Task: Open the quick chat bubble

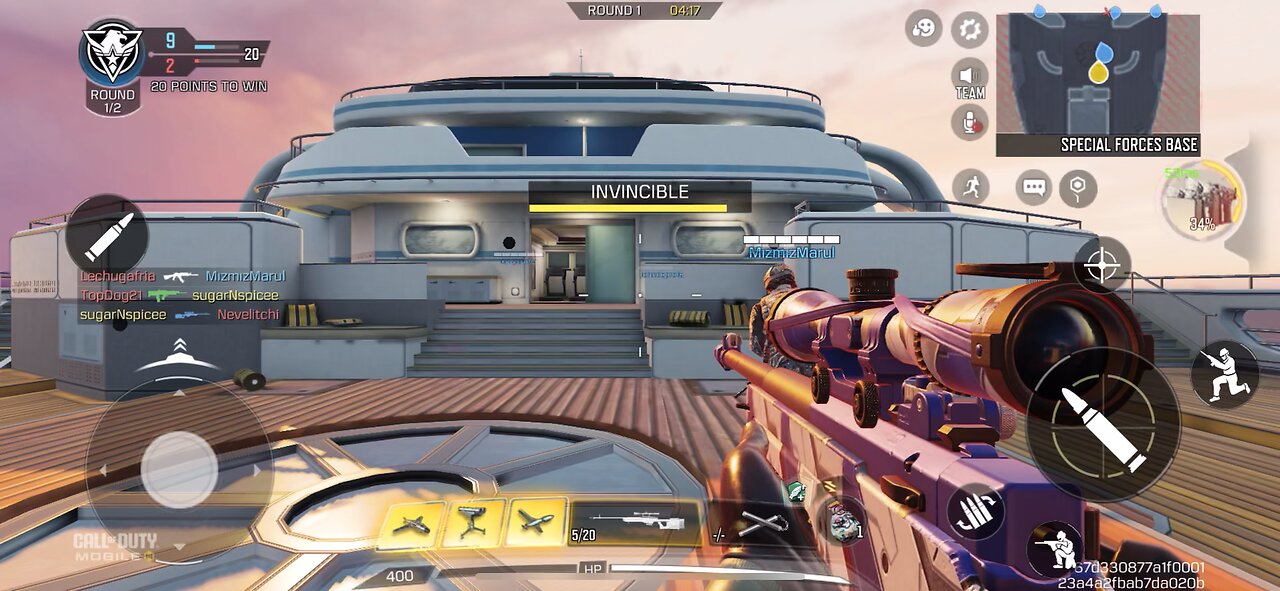Action: [1034, 187]
